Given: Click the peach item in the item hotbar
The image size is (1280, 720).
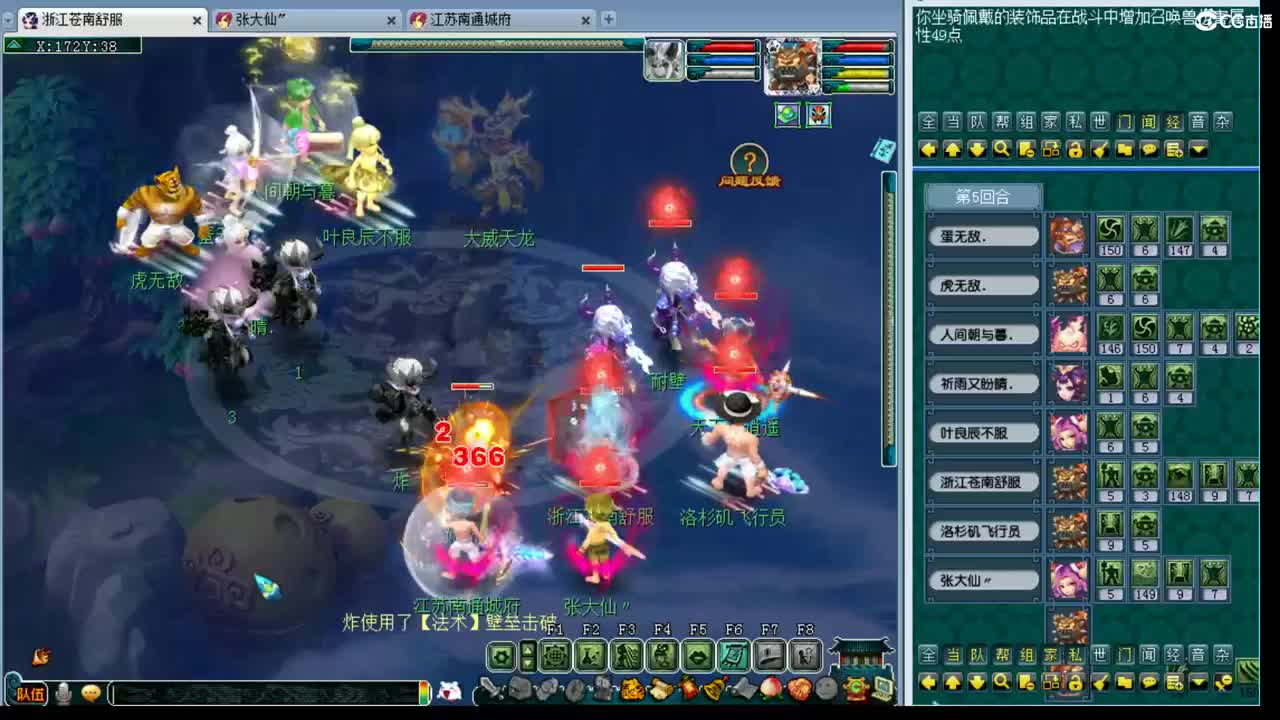Looking at the screenshot, I should coord(769,689).
